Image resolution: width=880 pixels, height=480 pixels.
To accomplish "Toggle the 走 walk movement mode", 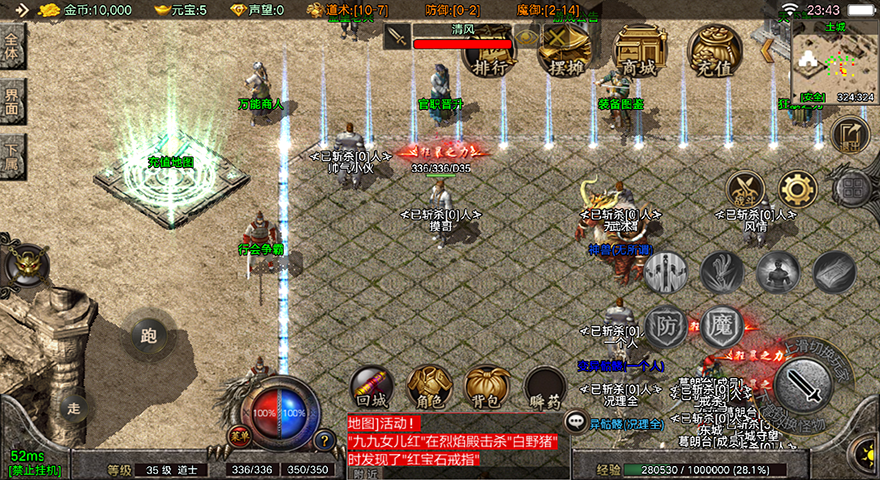I will (x=73, y=407).
